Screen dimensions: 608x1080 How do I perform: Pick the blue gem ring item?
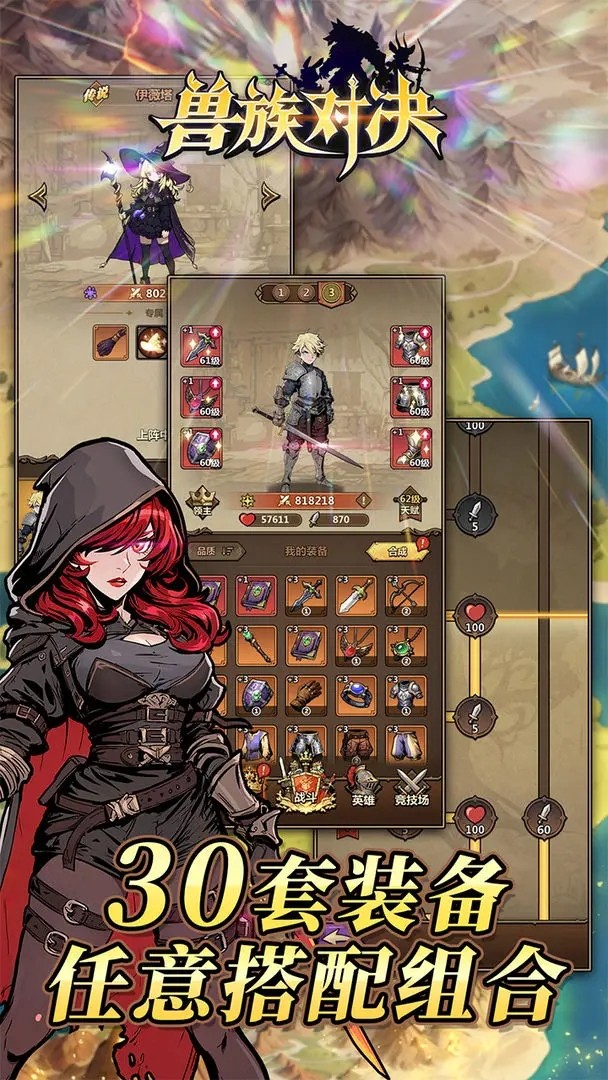355,696
